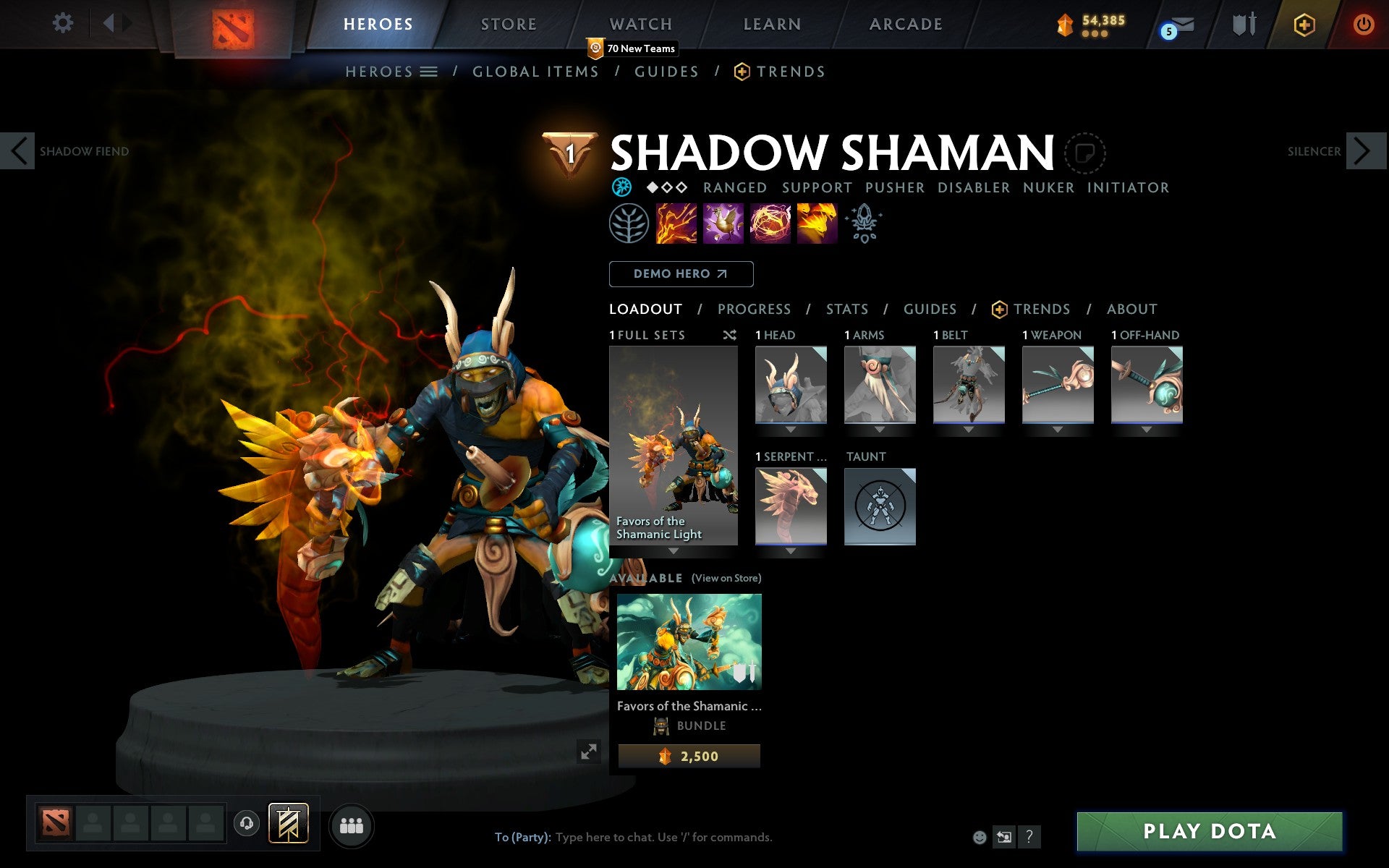Open the Dota Plus hexagon icon

point(1303,24)
